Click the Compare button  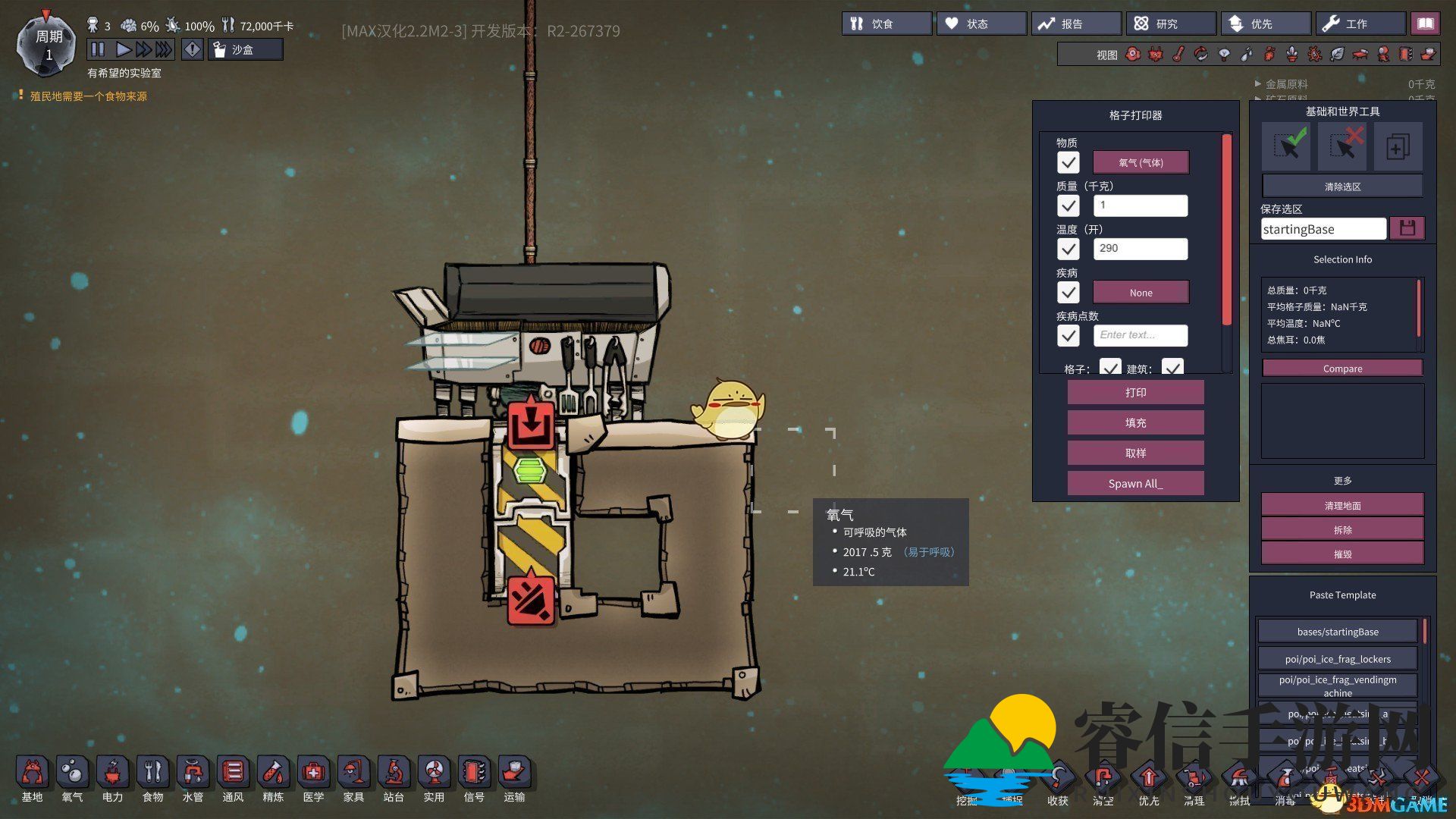coord(1342,369)
